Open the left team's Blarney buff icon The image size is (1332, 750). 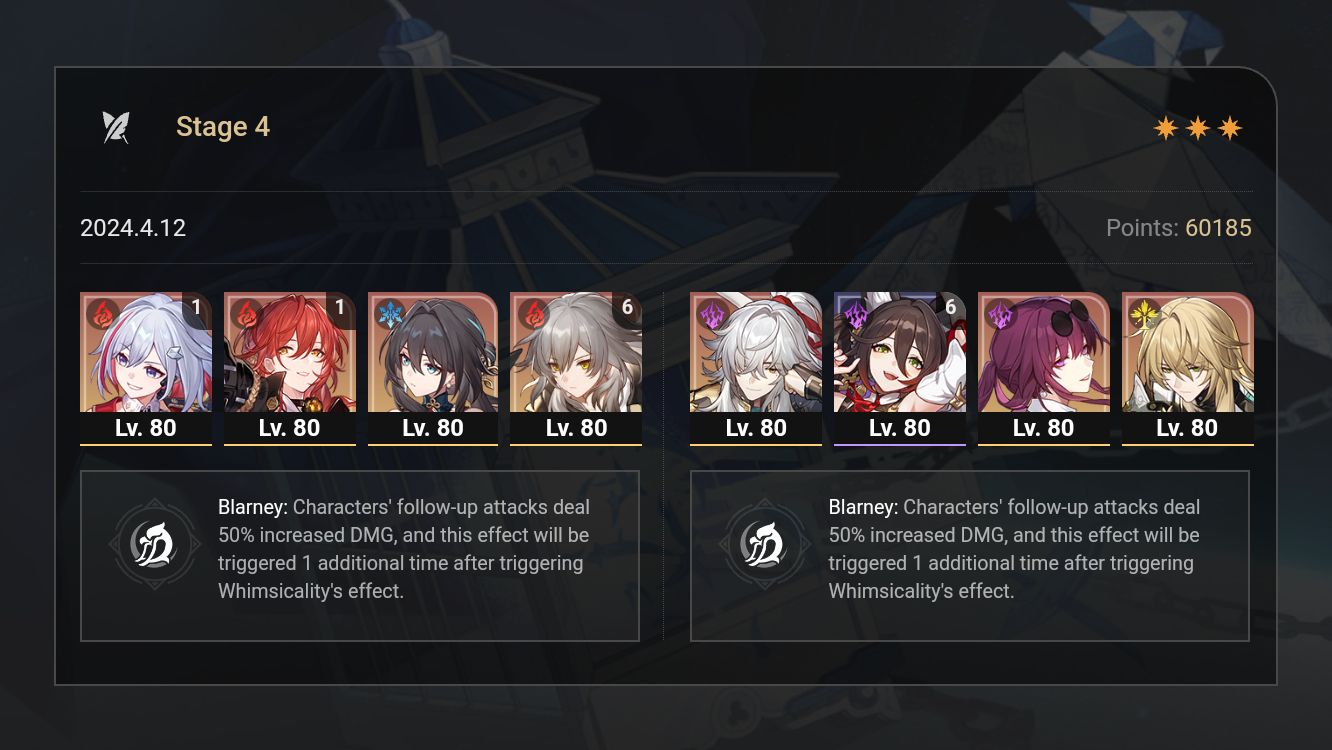156,544
